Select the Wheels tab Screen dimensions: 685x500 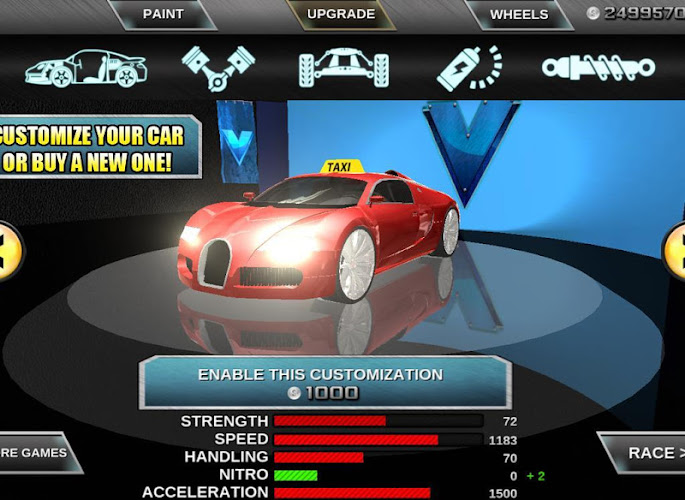519,14
